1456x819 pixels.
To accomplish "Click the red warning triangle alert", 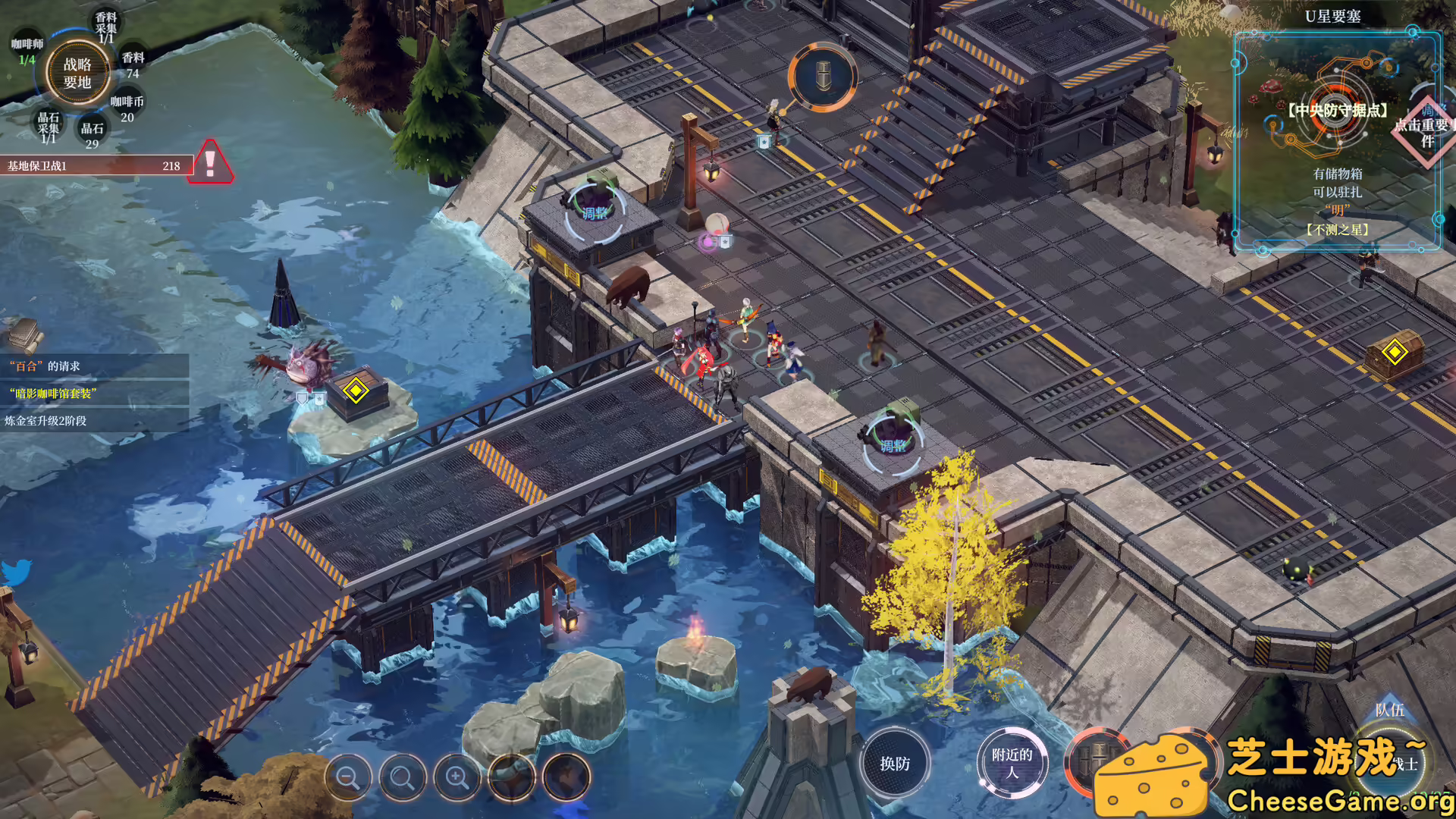I will coord(212,162).
